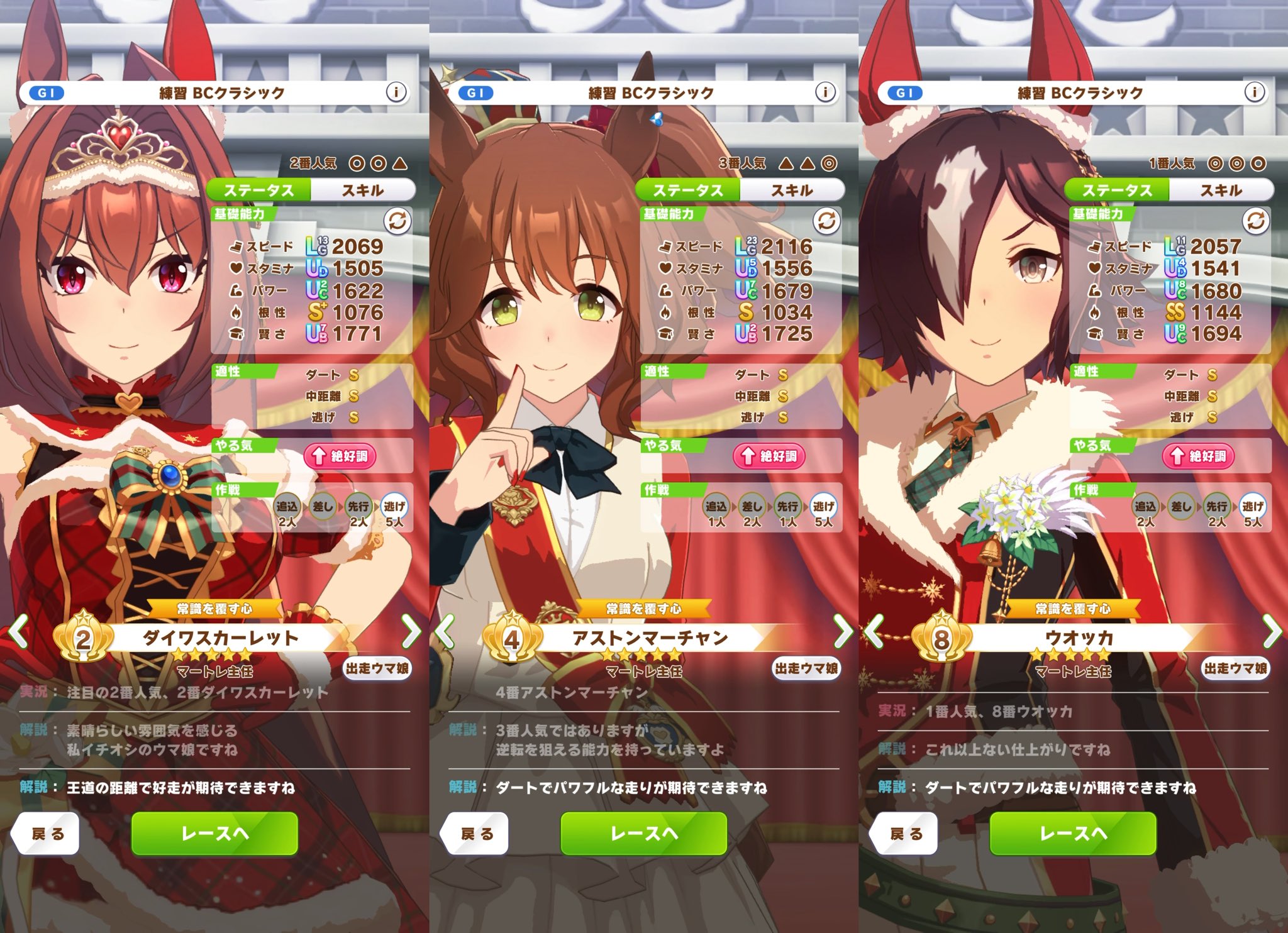Tap the refresh icon on Vodka's stats
1288x933 pixels.
coord(1256,221)
